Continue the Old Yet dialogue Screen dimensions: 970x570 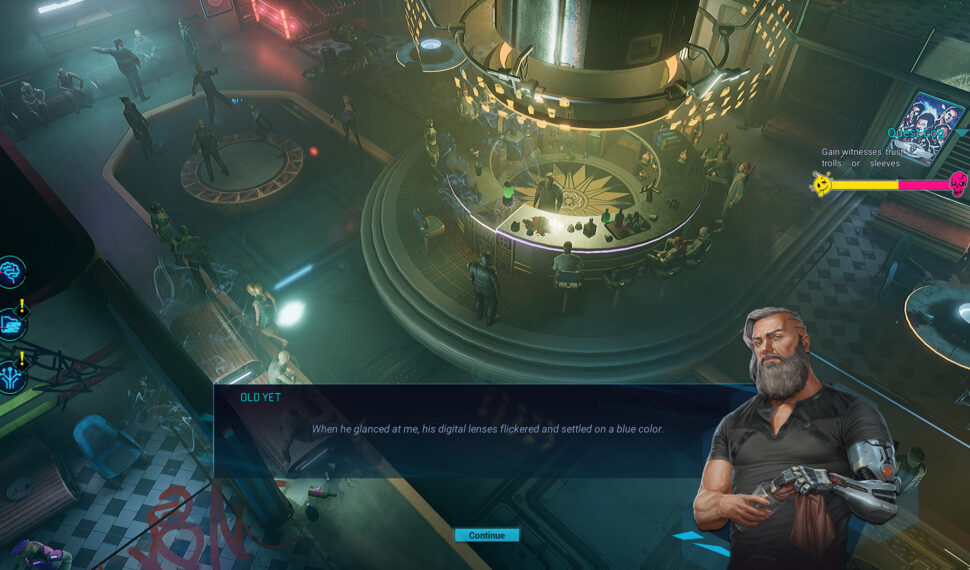(486, 535)
